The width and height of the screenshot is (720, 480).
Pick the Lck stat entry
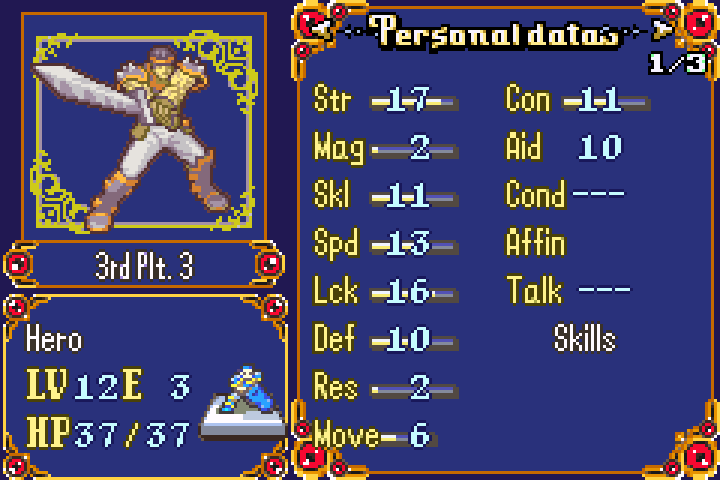(x=384, y=292)
